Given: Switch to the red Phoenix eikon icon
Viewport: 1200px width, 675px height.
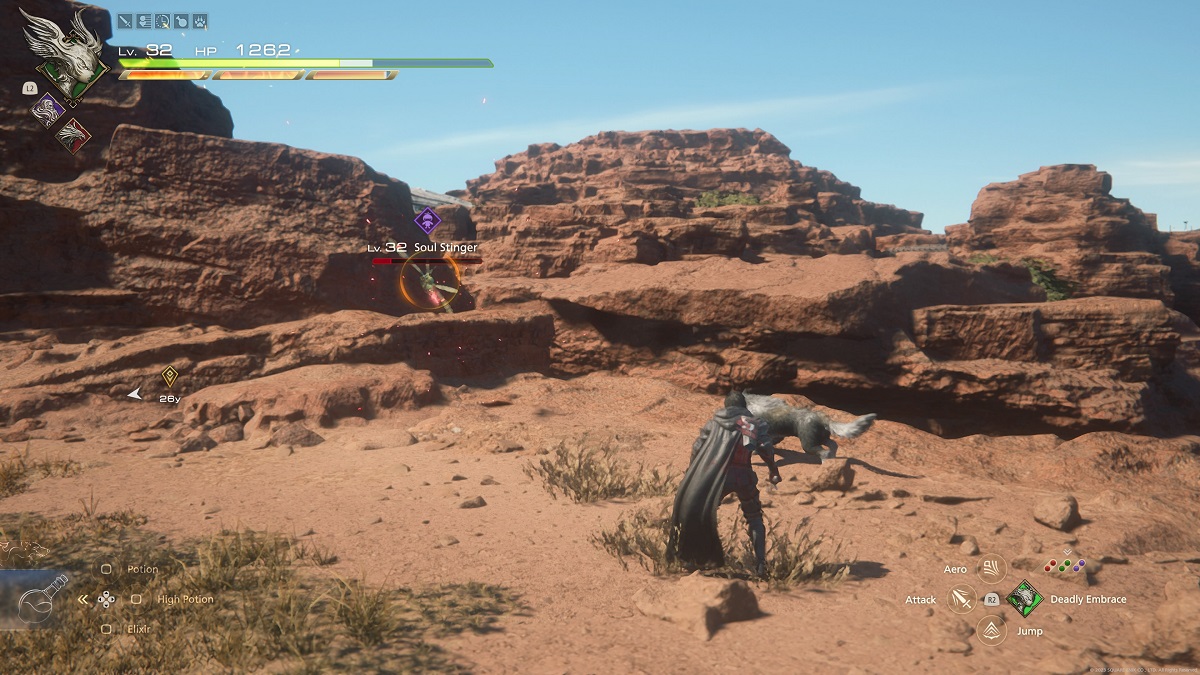Looking at the screenshot, I should pyautogui.click(x=72, y=134).
